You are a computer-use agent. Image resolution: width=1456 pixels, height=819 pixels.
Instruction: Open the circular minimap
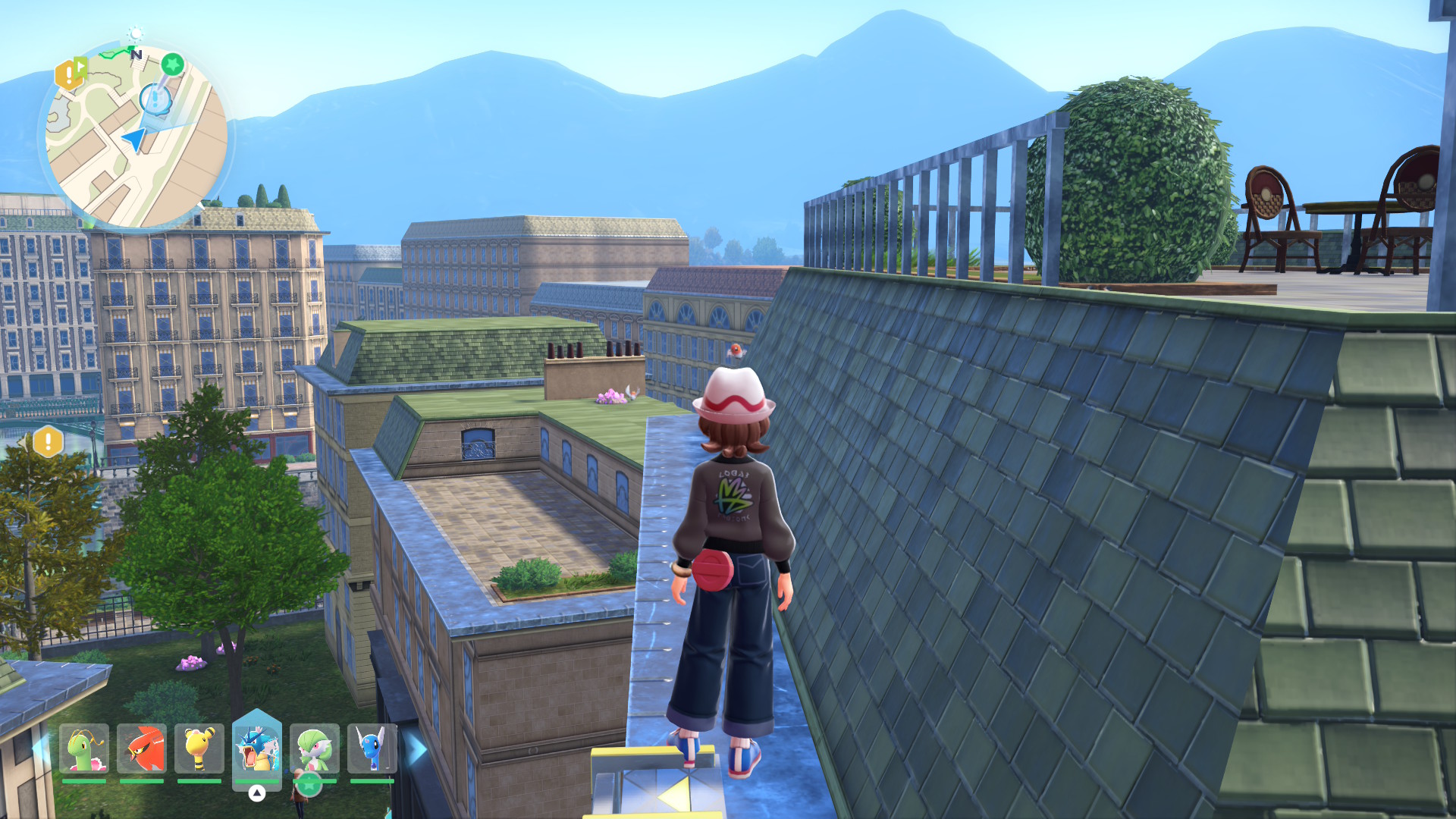[x=136, y=136]
